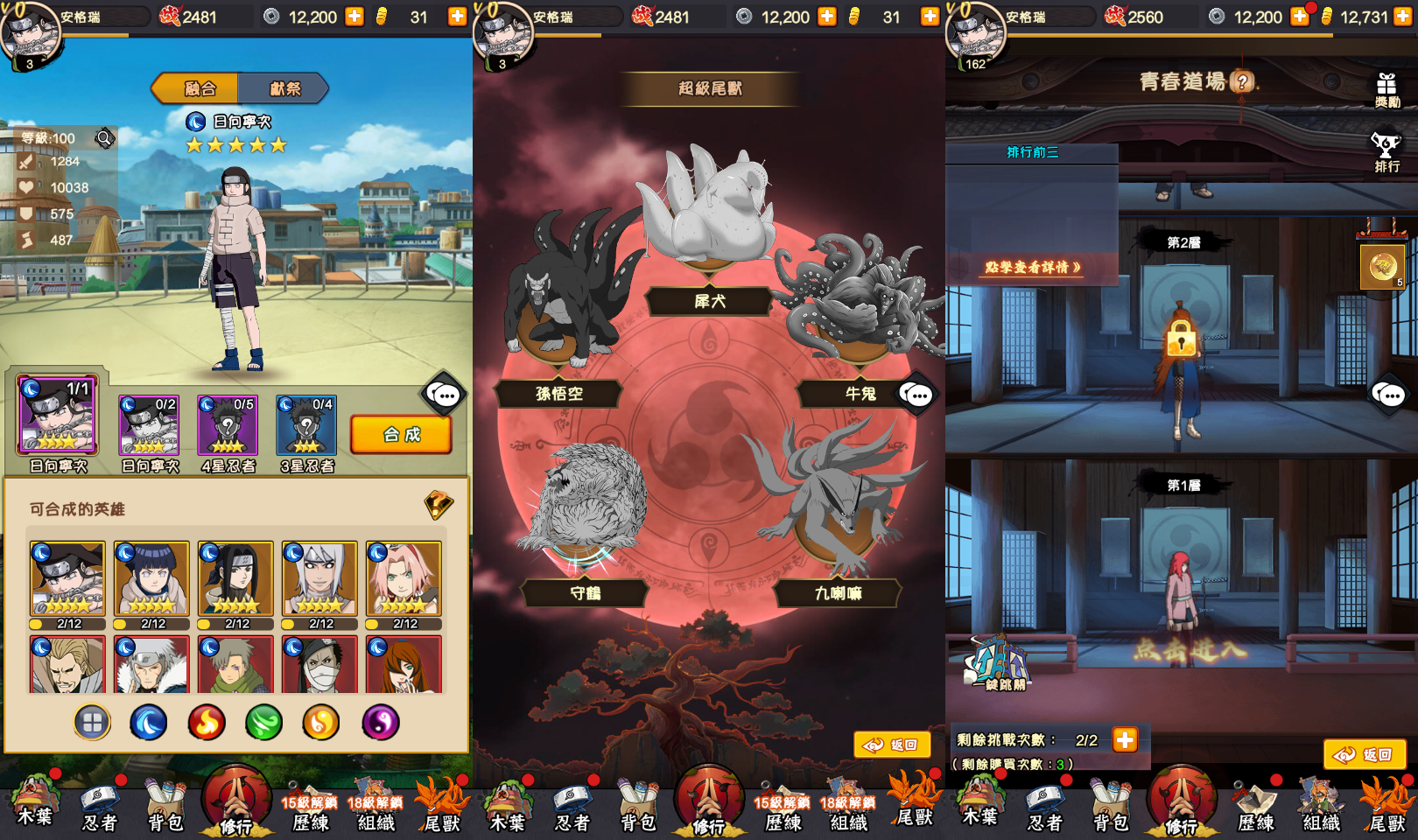Switch to the 融合 tab
Image resolution: width=1418 pixels, height=840 pixels.
[199, 88]
